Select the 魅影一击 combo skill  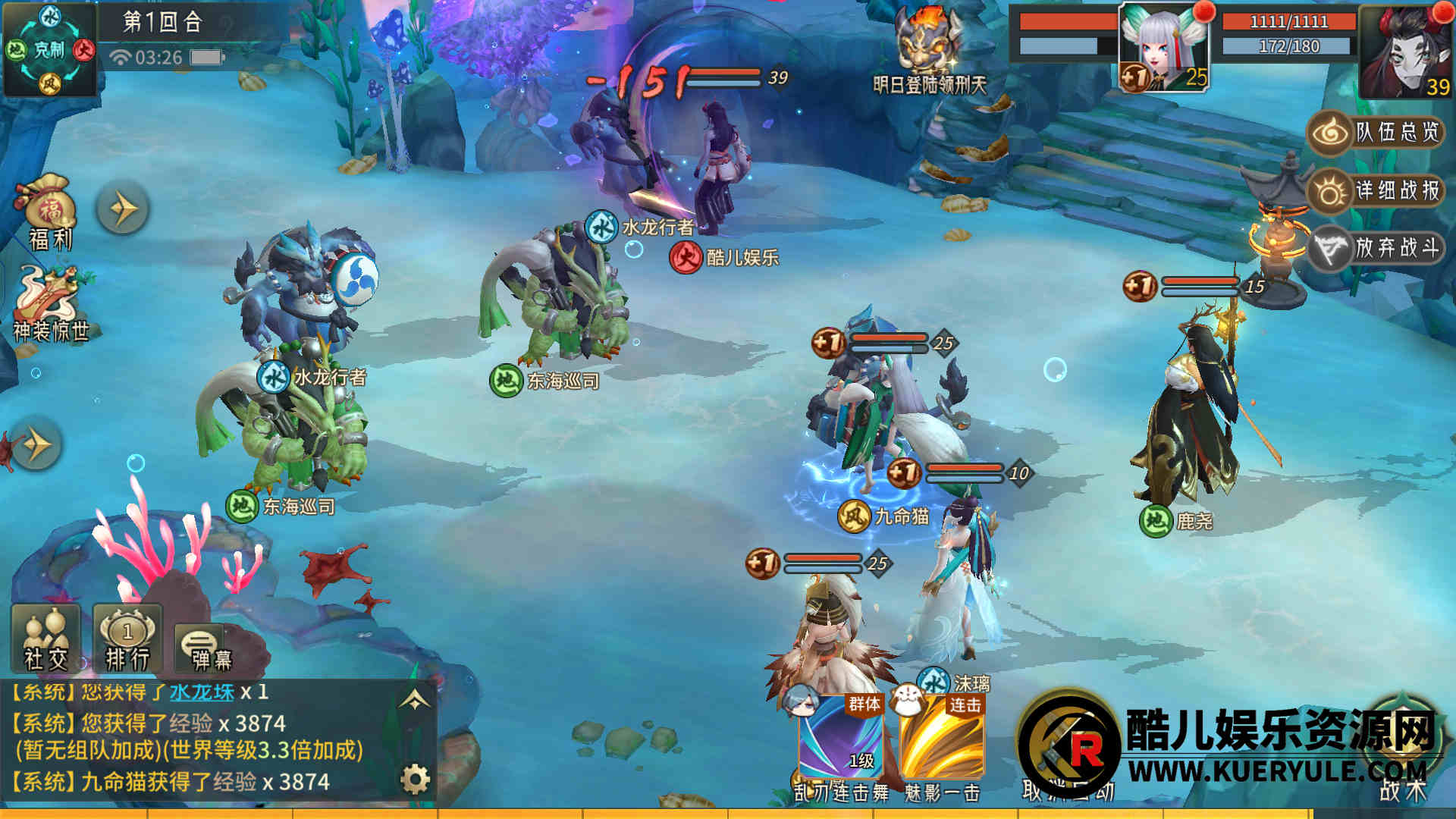942,739
